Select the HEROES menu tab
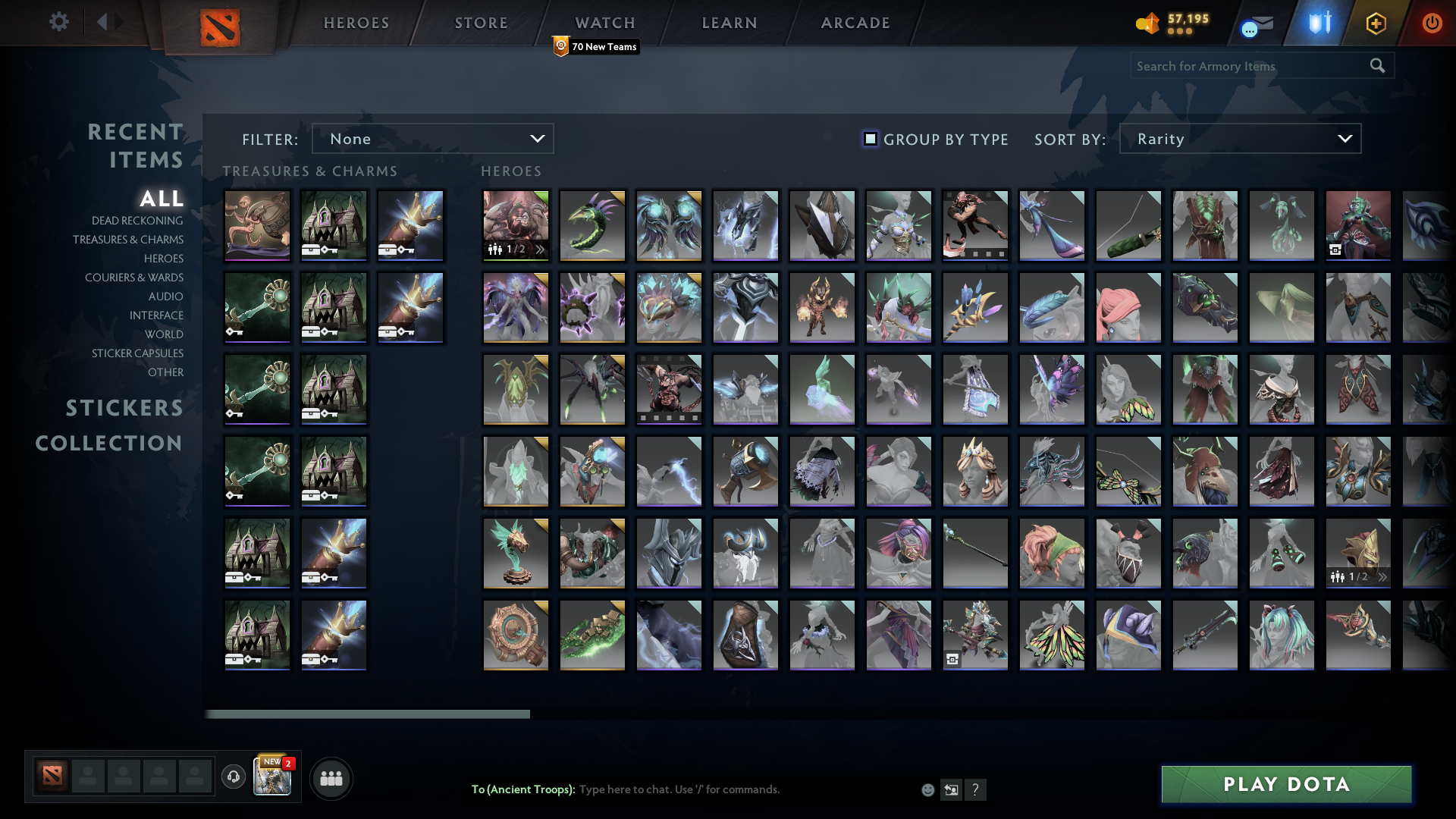The width and height of the screenshot is (1456, 819). pyautogui.click(x=356, y=23)
